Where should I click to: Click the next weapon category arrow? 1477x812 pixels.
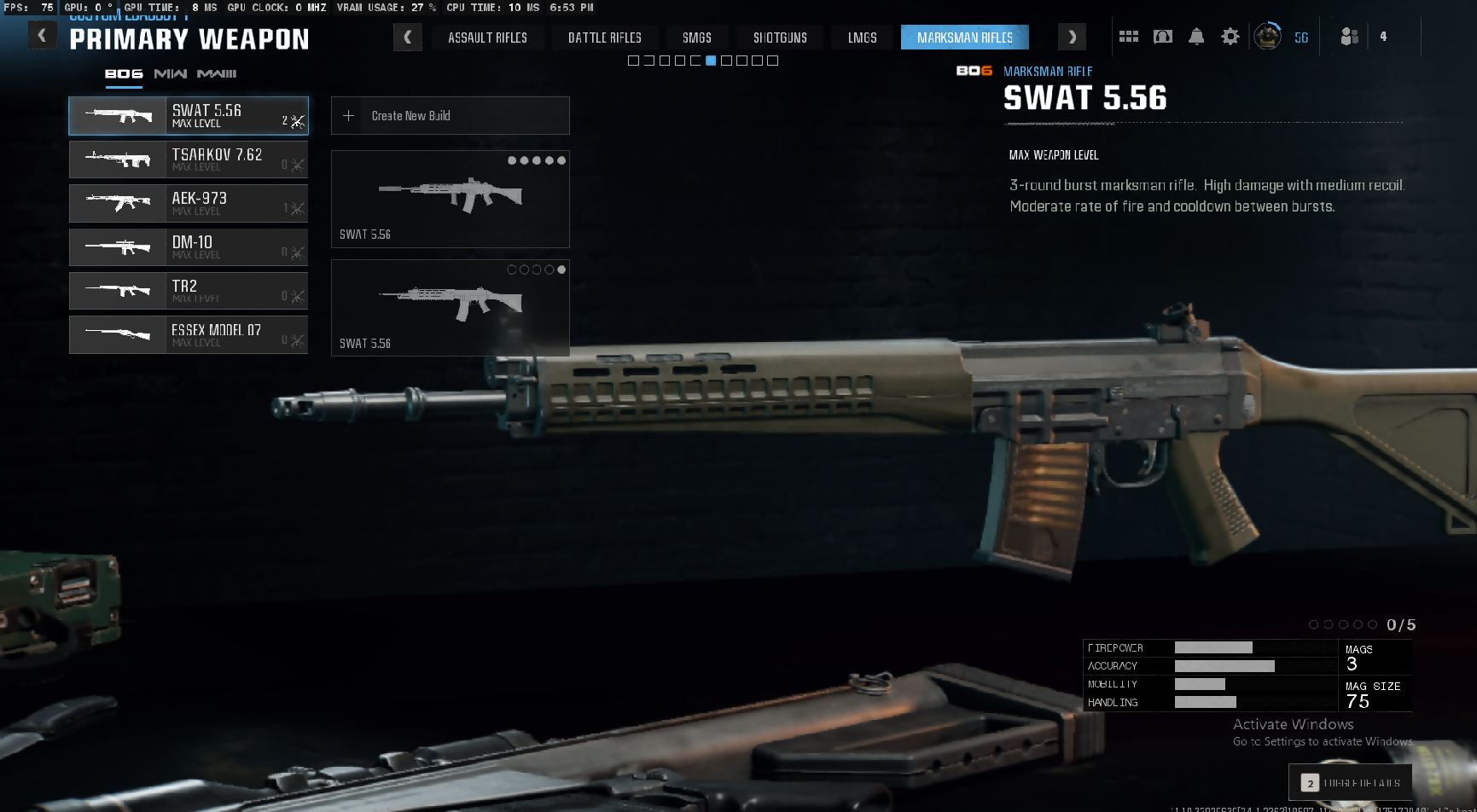coord(1072,38)
